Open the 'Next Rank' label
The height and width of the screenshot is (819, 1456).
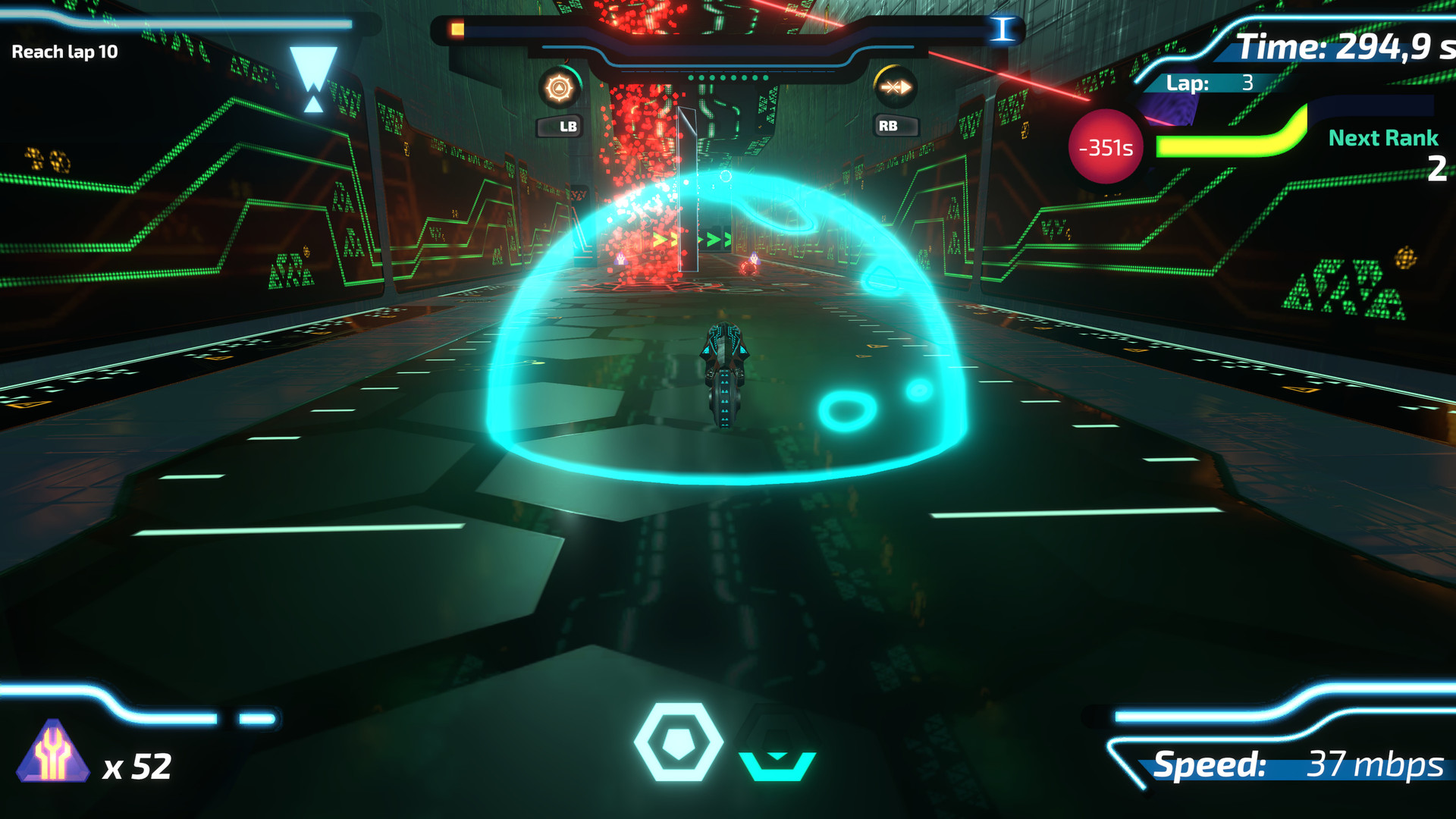1382,138
